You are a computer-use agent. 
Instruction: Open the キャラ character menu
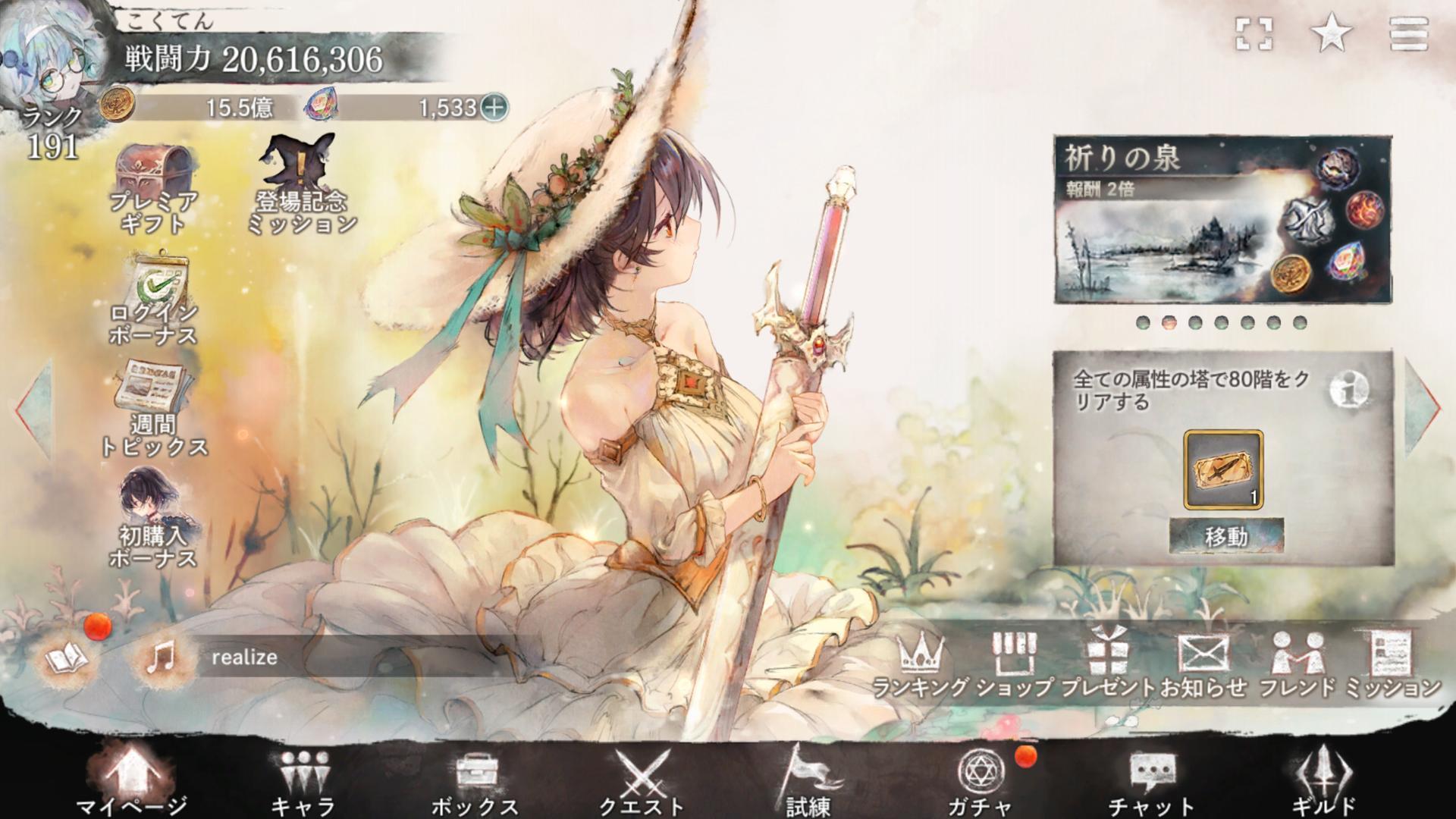coord(303,781)
